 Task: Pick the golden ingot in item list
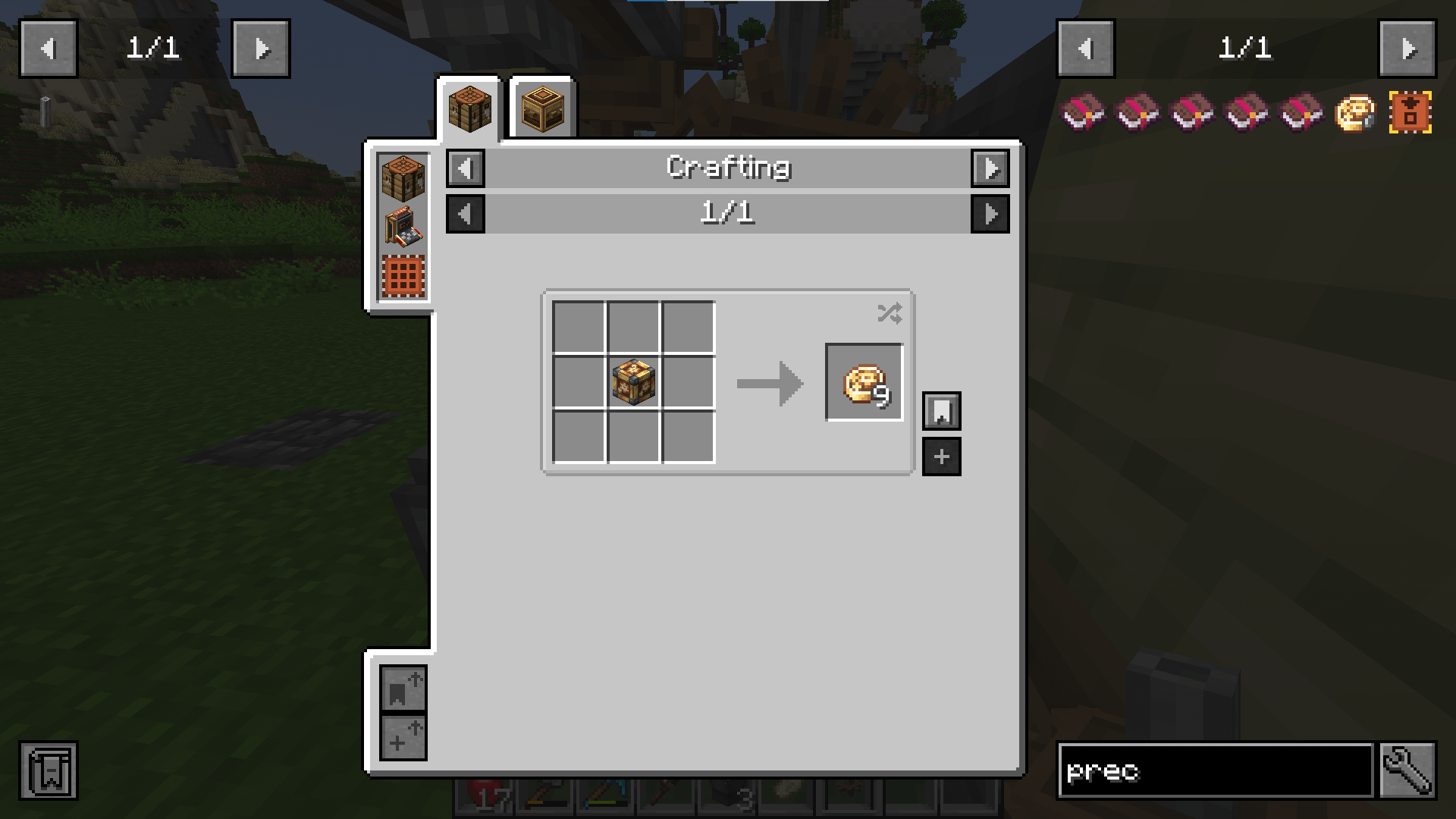click(1354, 113)
